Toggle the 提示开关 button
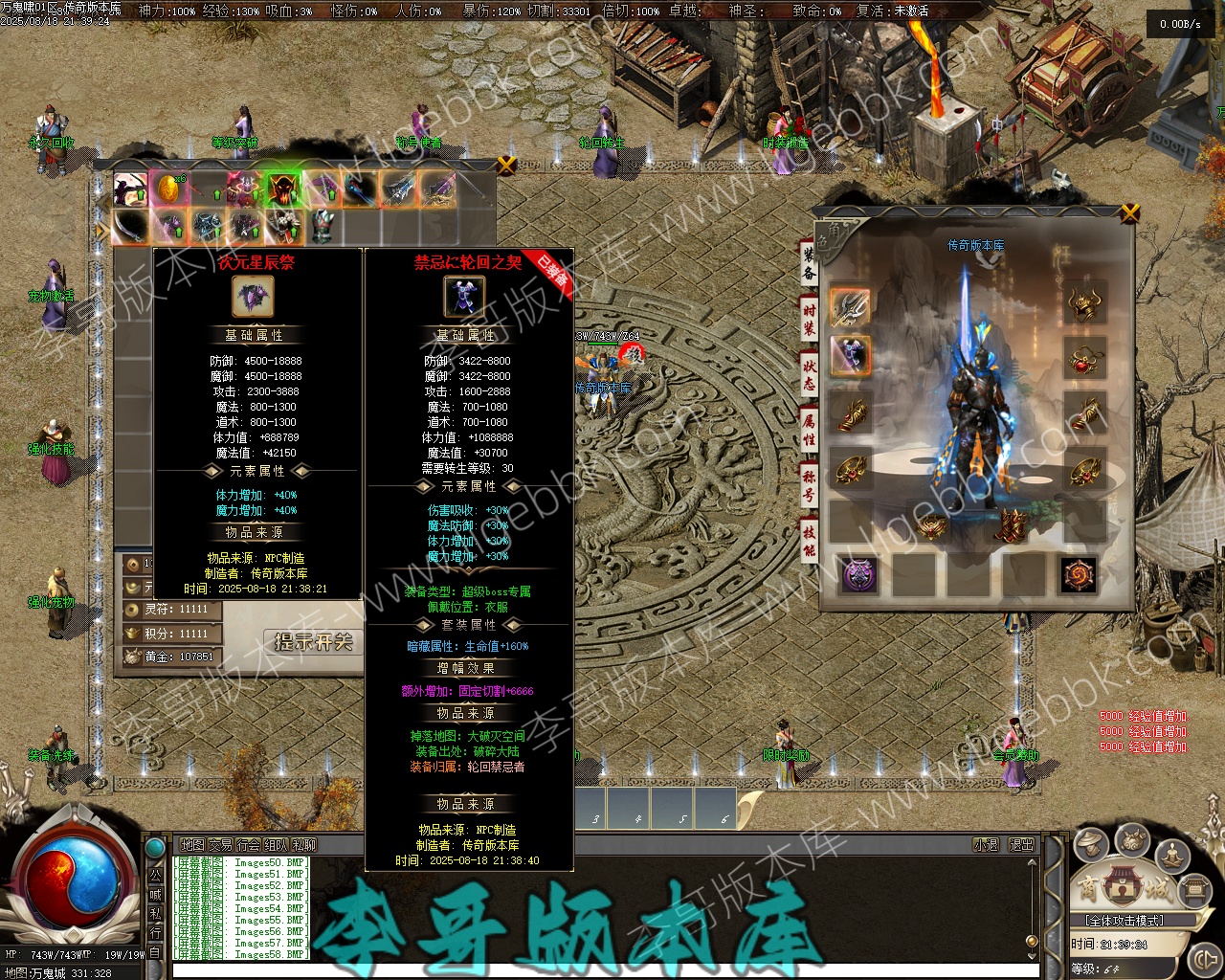This screenshot has height=980, width=1225. [x=313, y=641]
